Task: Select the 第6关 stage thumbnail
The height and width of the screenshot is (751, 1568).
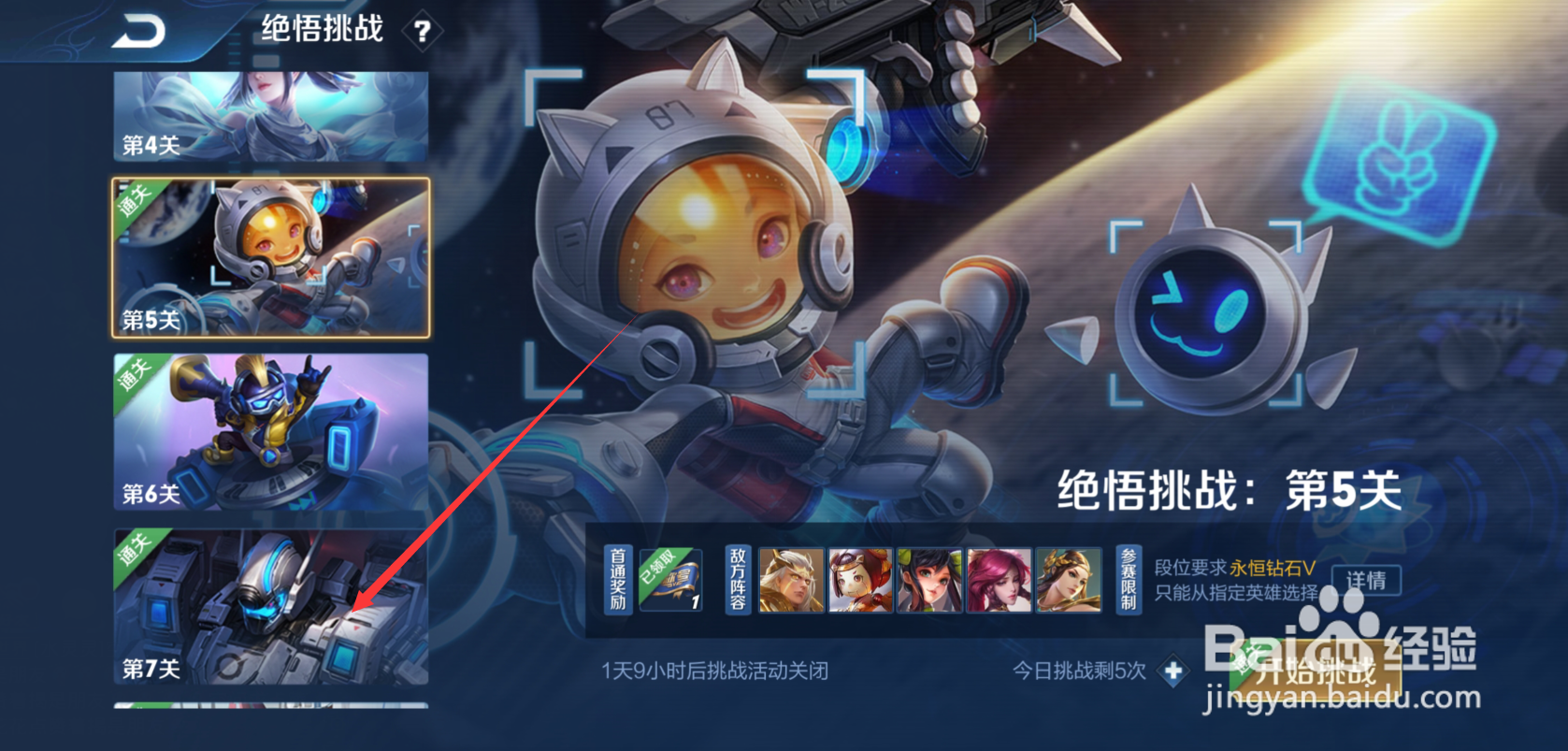Action: pyautogui.click(x=269, y=435)
